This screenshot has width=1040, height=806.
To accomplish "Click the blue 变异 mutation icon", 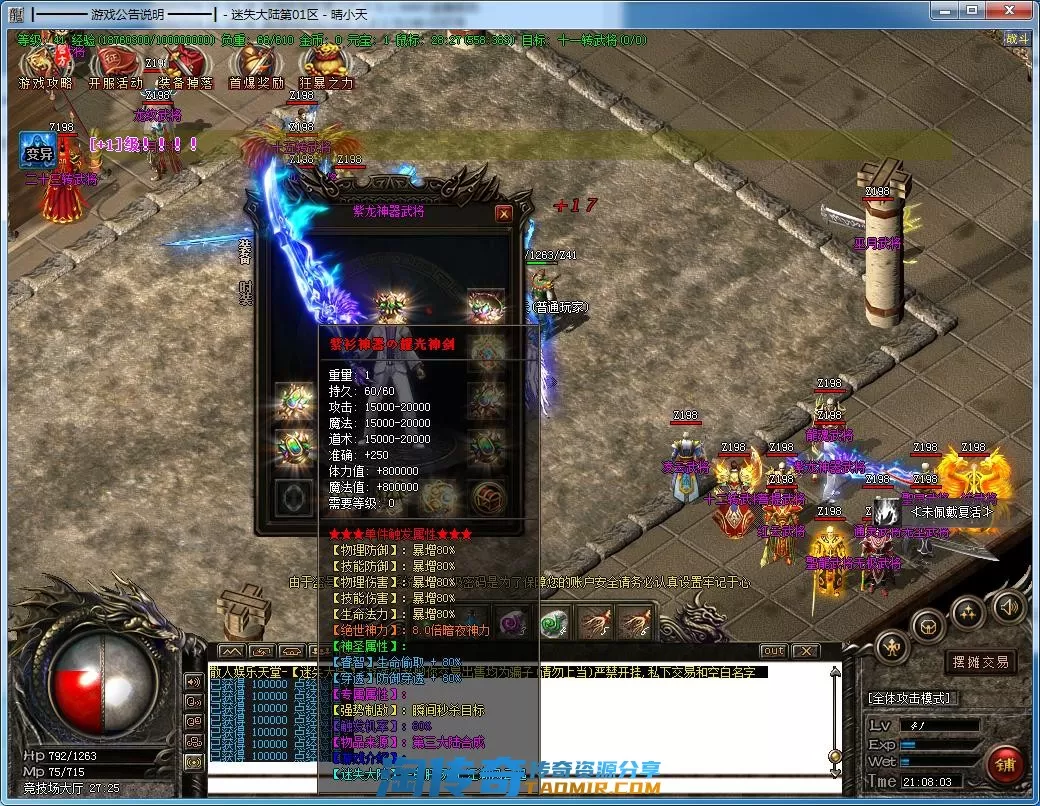I will point(39,151).
